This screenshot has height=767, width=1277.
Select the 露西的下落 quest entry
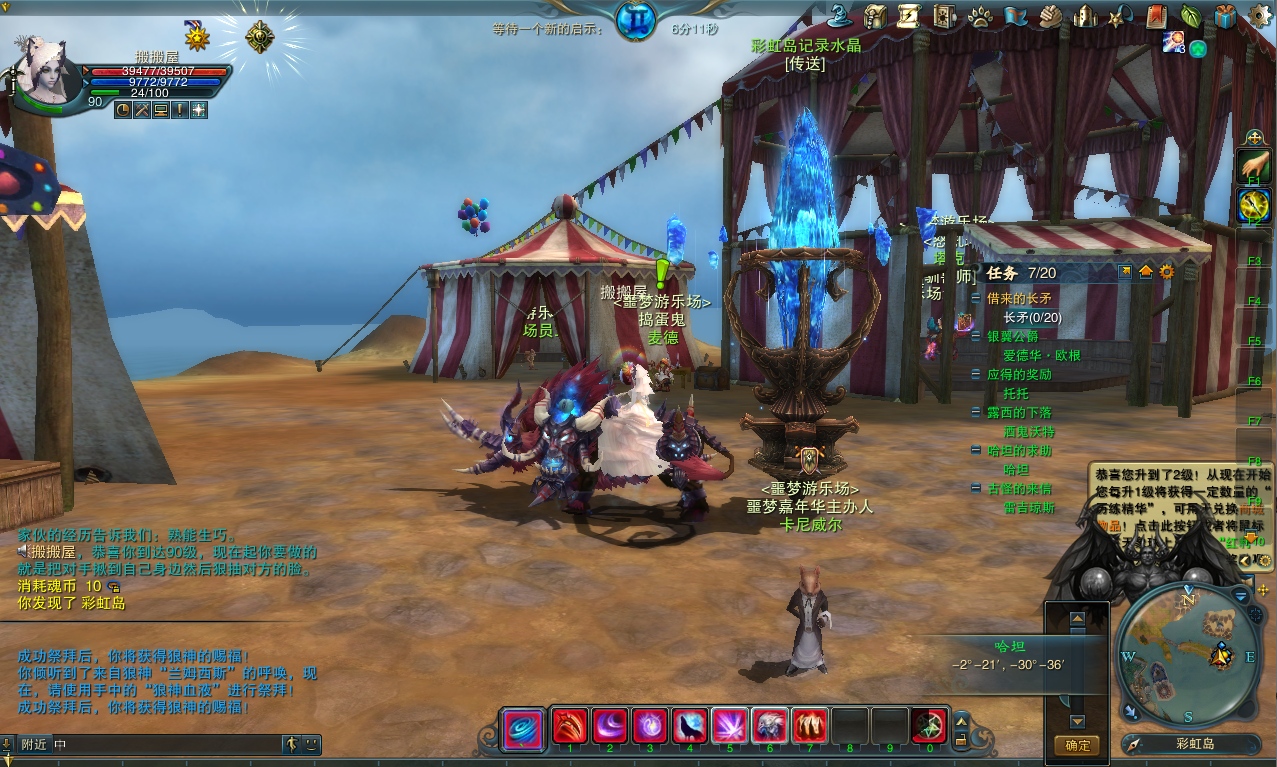click(x=1019, y=412)
